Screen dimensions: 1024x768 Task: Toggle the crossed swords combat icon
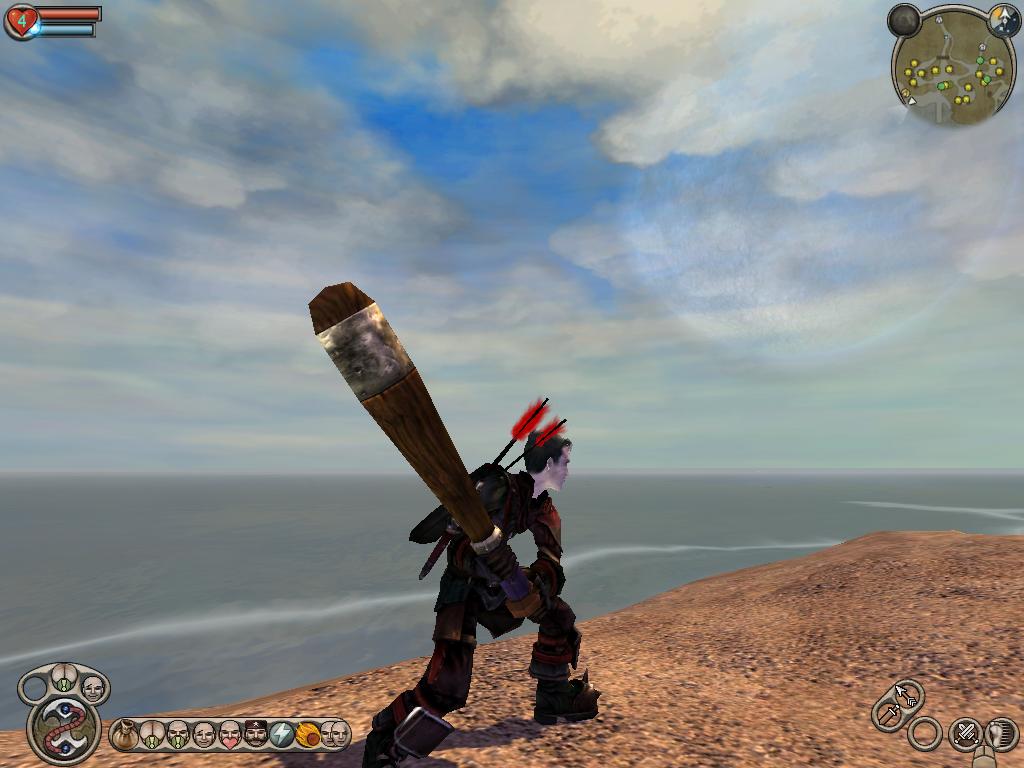964,734
